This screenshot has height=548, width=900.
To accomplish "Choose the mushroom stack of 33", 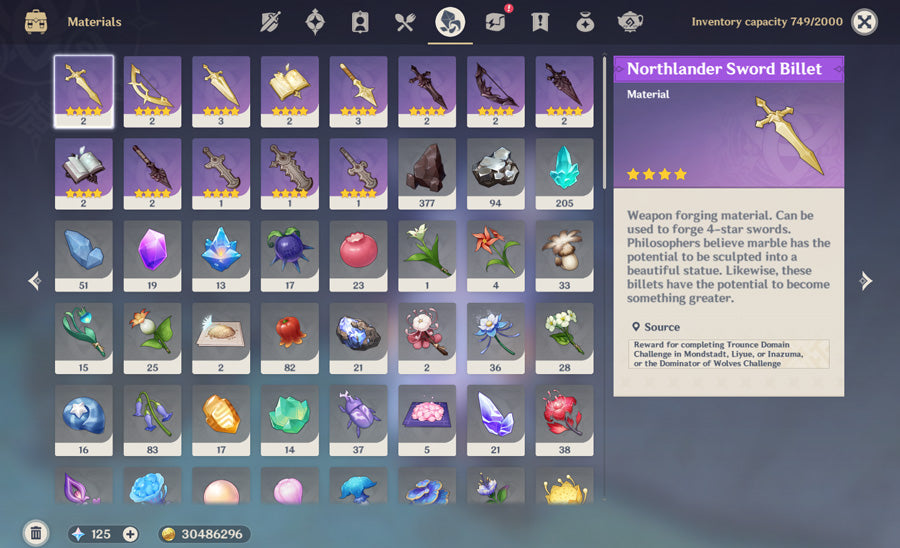I will coord(564,255).
